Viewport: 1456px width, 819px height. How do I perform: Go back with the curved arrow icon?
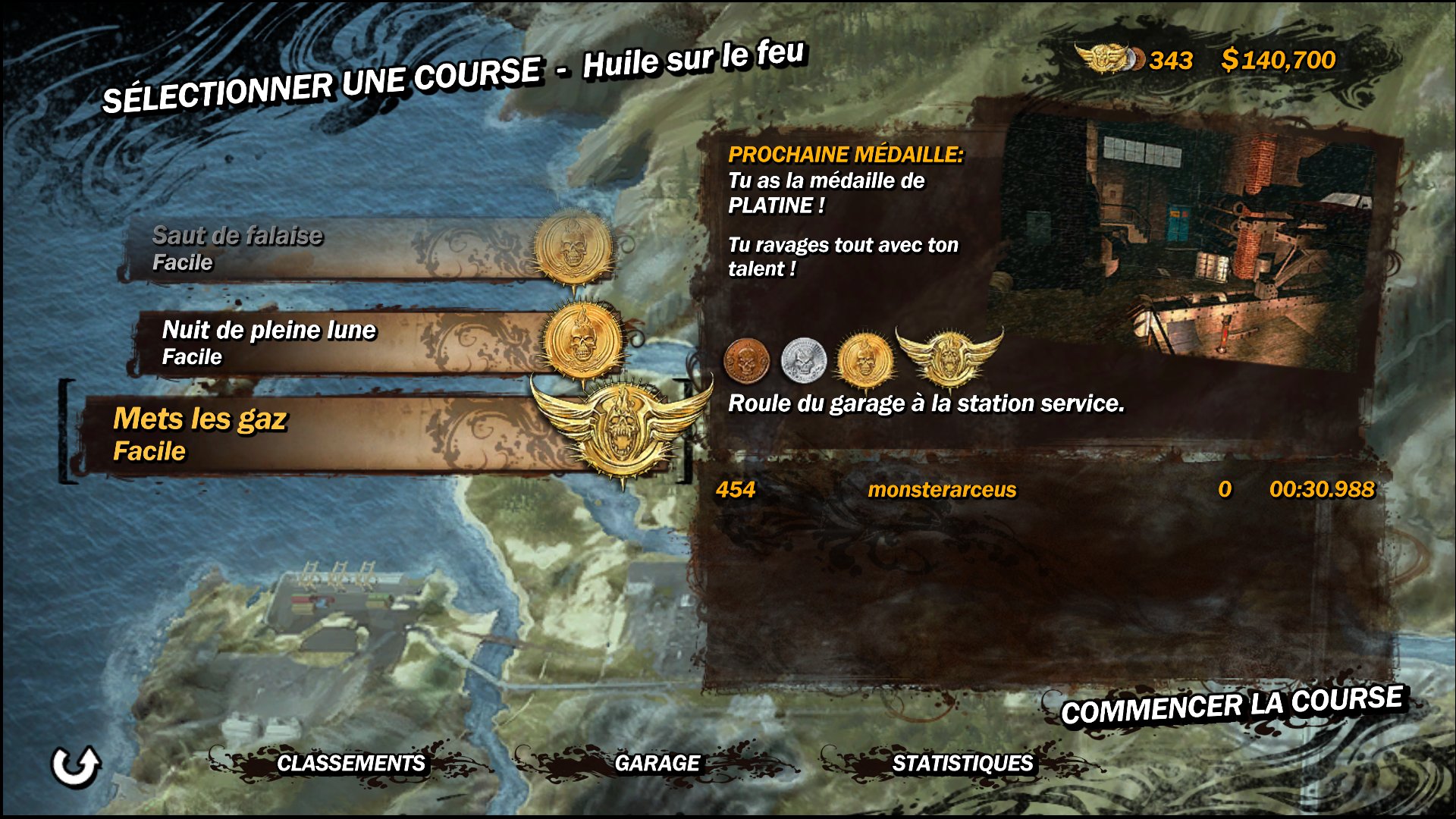click(x=75, y=766)
